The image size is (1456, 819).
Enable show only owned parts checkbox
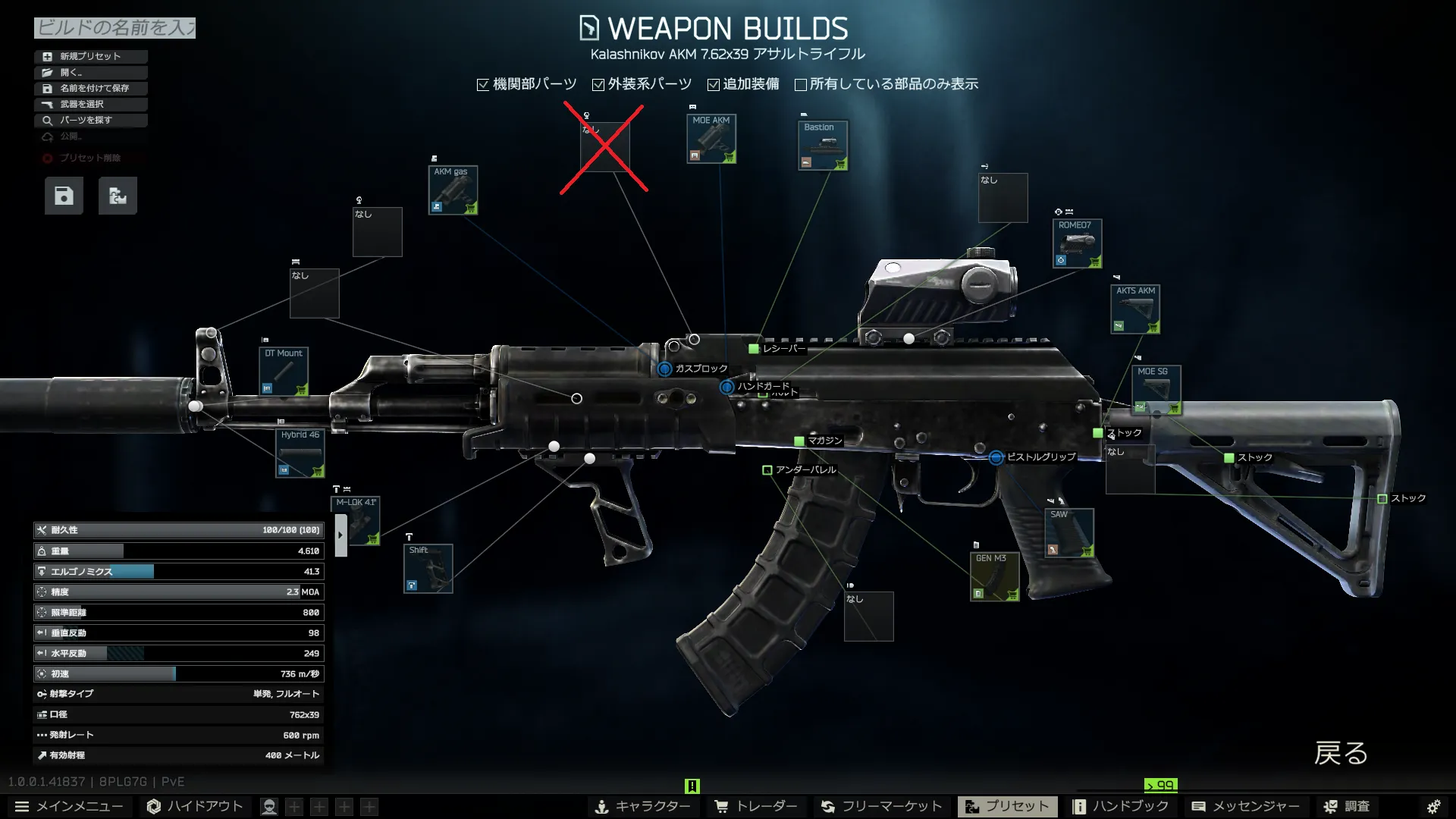tap(801, 84)
